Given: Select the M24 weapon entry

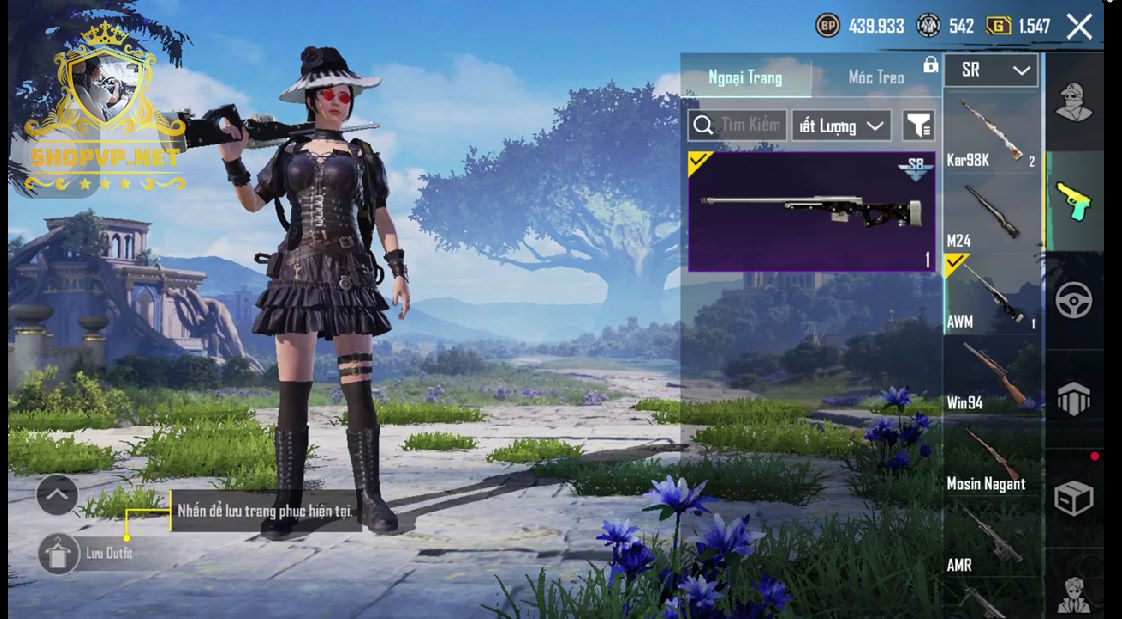Looking at the screenshot, I should pyautogui.click(x=992, y=213).
